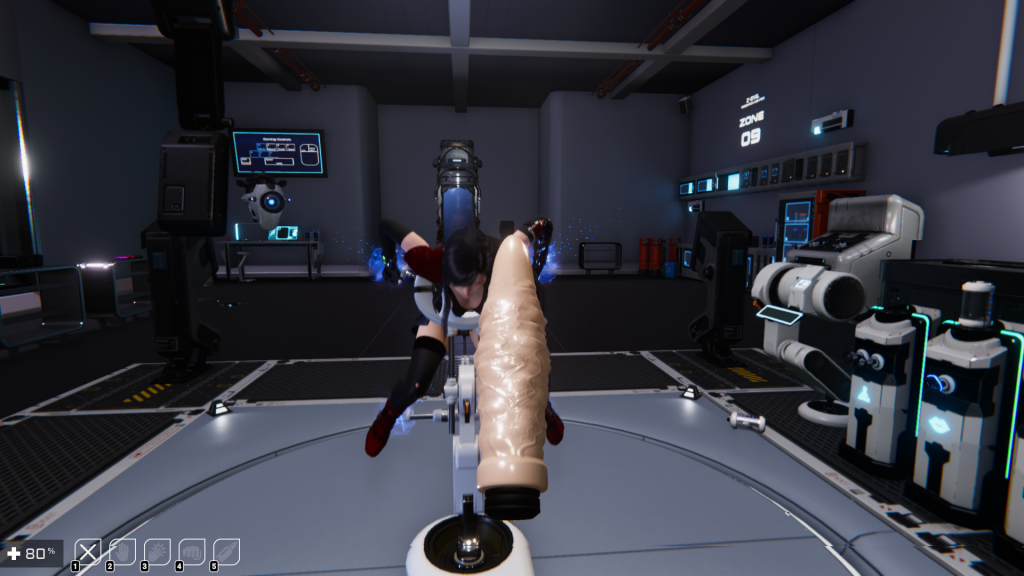Activate the slapping hand tool slot
Image resolution: width=1024 pixels, height=576 pixels.
tap(157, 551)
